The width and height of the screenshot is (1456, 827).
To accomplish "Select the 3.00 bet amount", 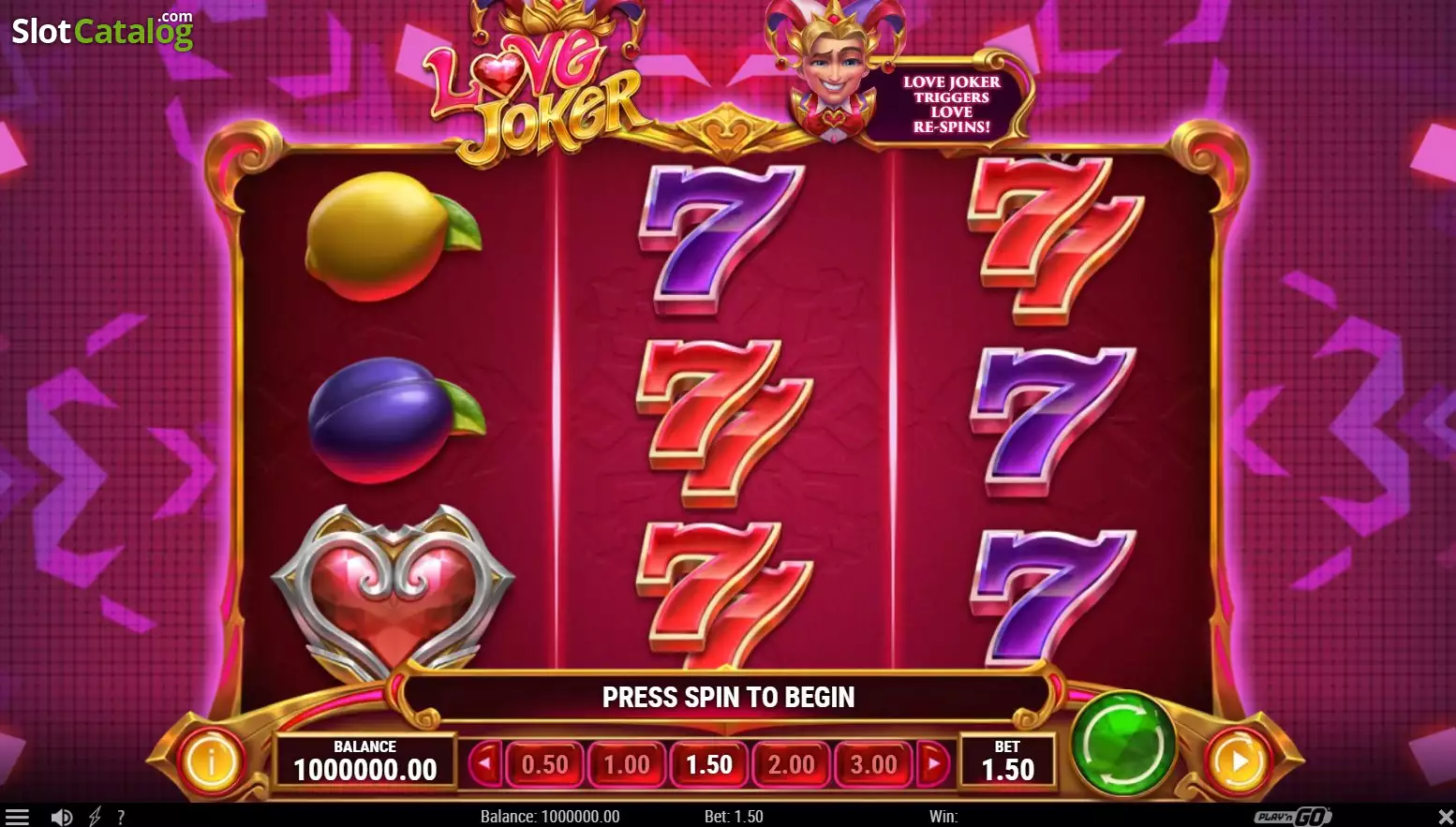I will (873, 764).
